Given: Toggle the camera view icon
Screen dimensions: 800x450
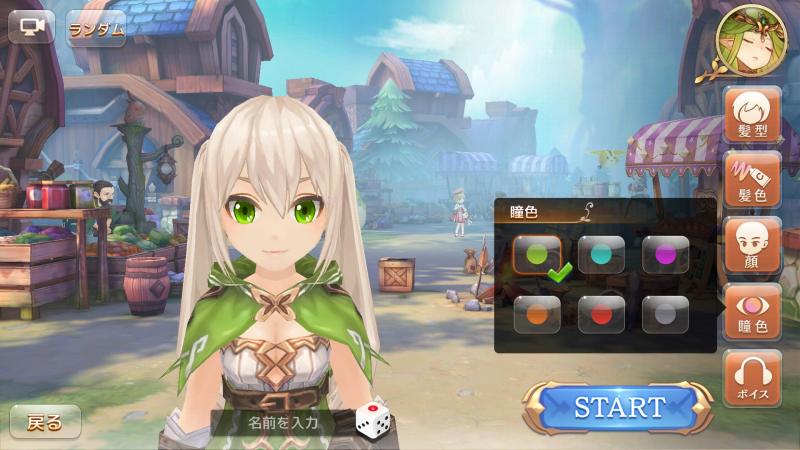Looking at the screenshot, I should point(31,27).
